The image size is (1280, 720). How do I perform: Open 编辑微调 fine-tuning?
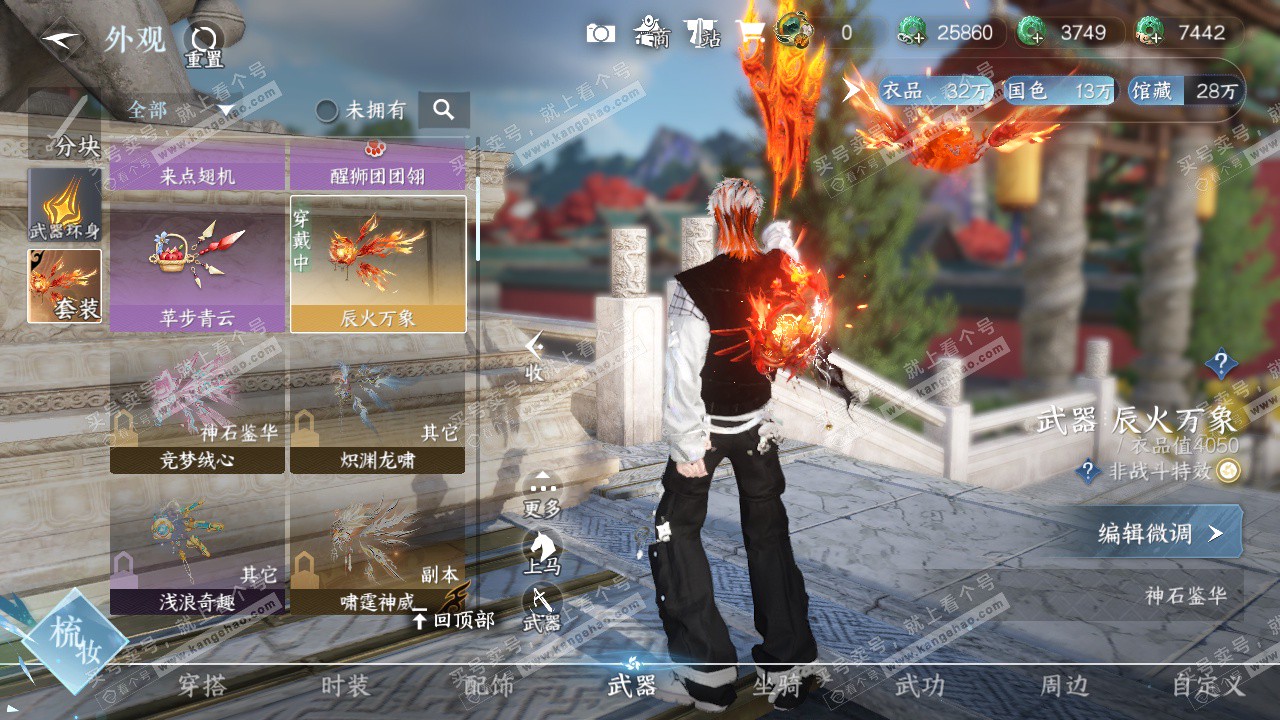coord(1160,533)
